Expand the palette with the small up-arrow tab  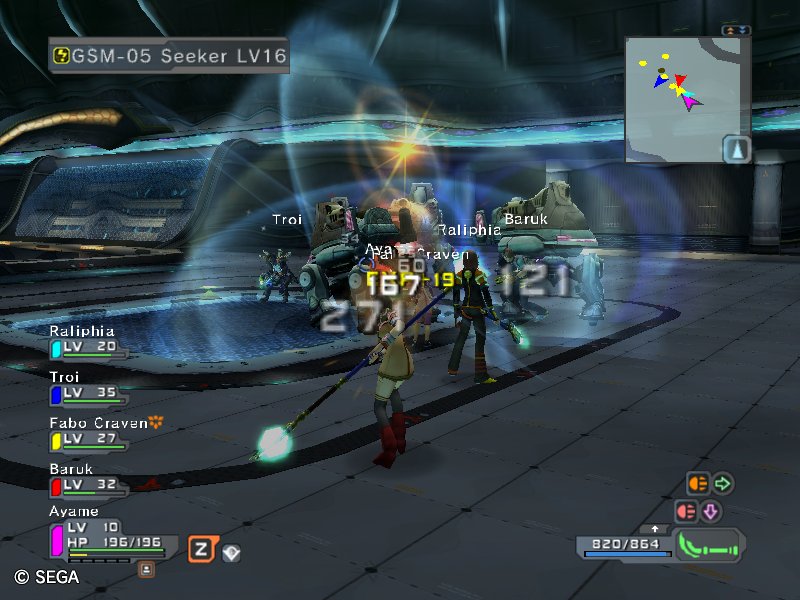655,528
